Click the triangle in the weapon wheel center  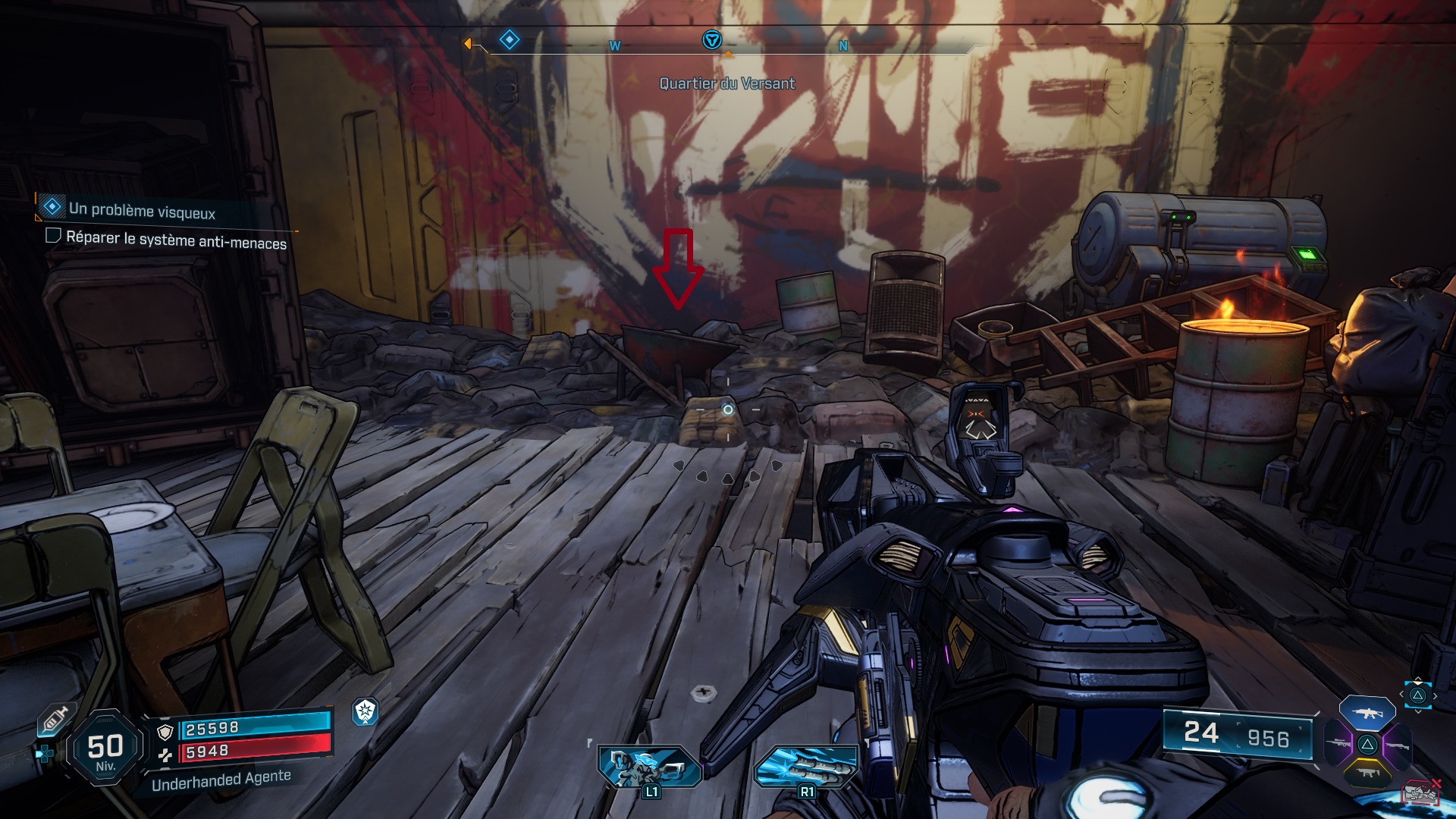coord(1367,745)
